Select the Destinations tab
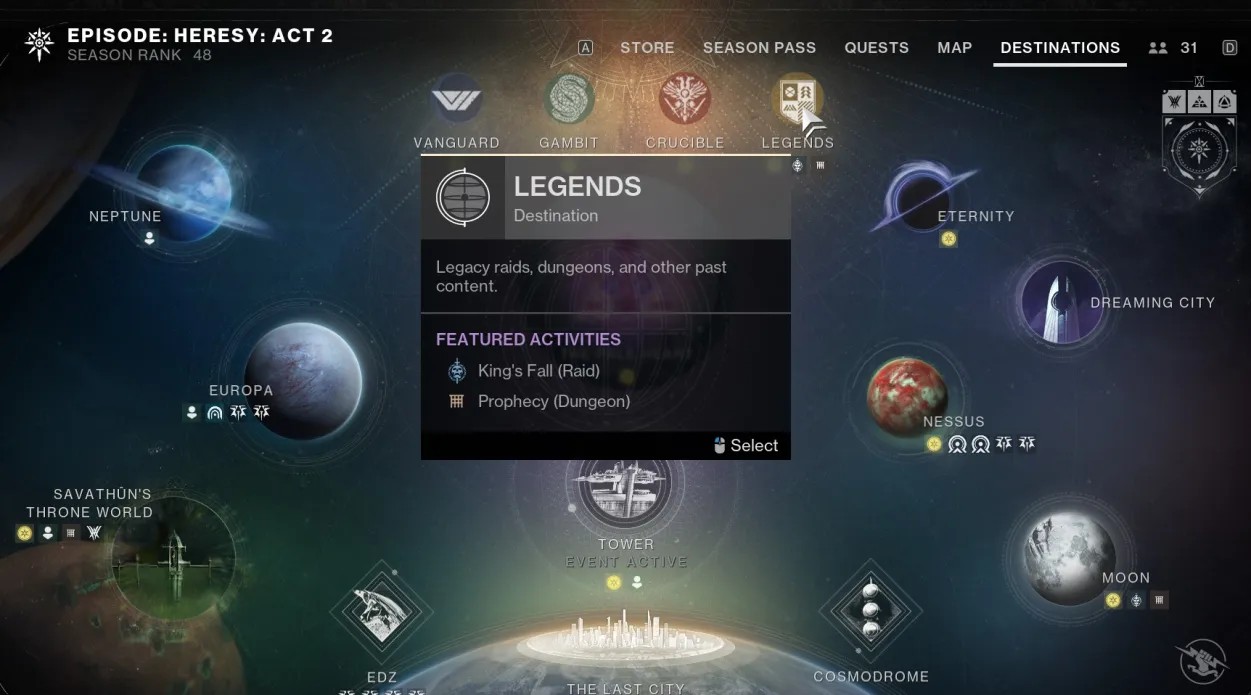This screenshot has width=1251, height=695. (x=1060, y=47)
